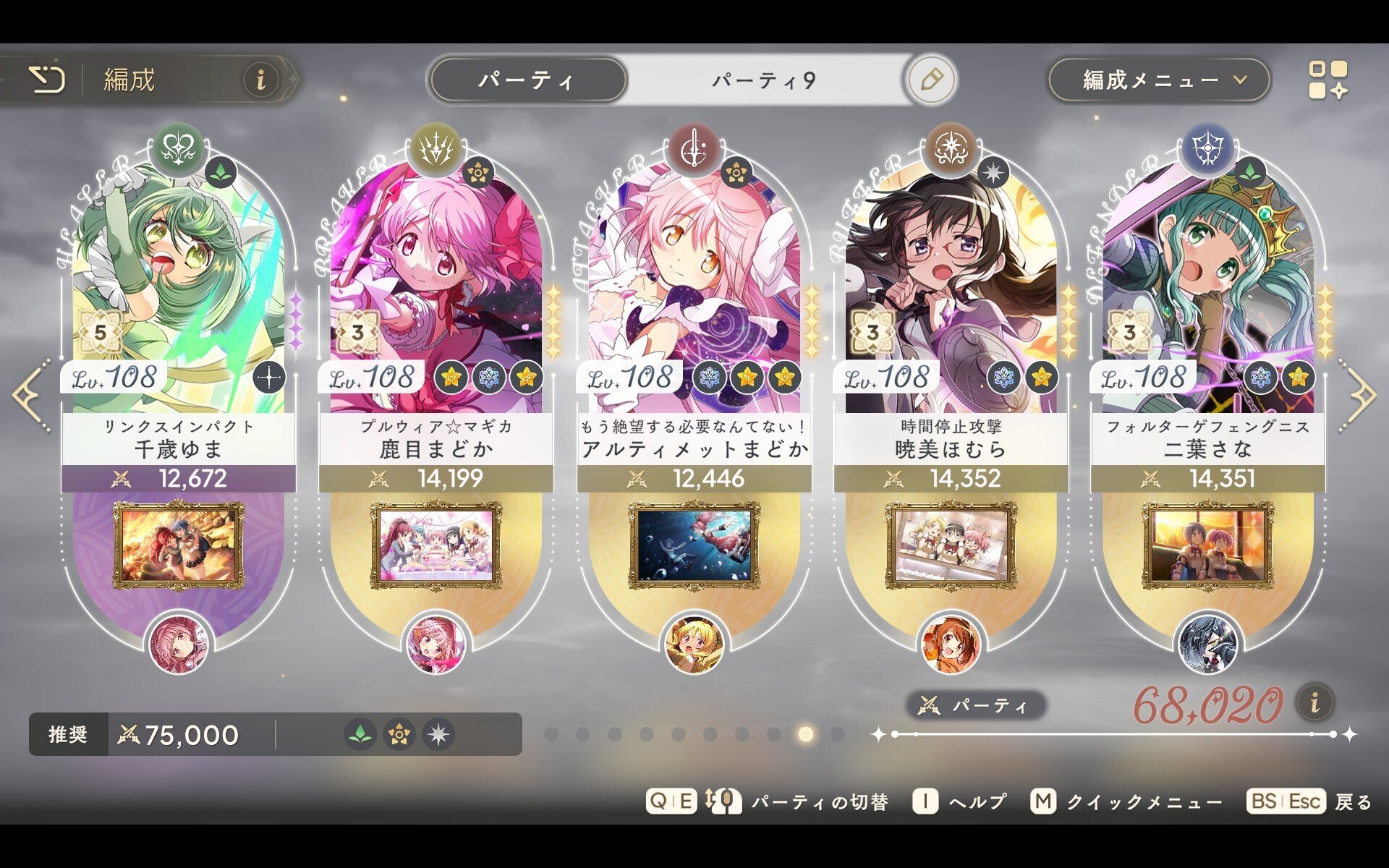
Task: Tap the pencil edit icon for パーティ9
Action: click(931, 80)
